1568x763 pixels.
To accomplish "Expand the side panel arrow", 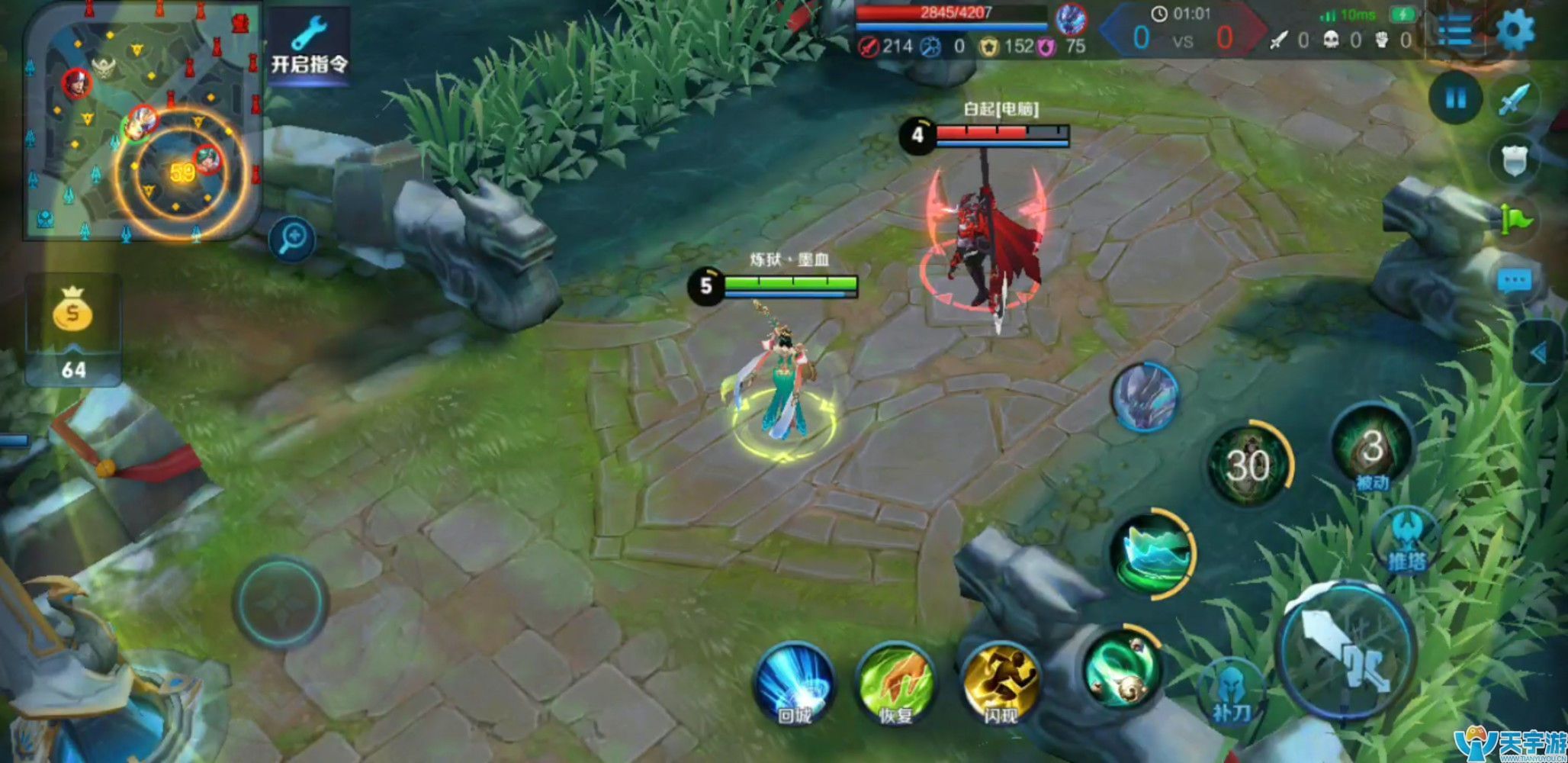I will [1539, 353].
